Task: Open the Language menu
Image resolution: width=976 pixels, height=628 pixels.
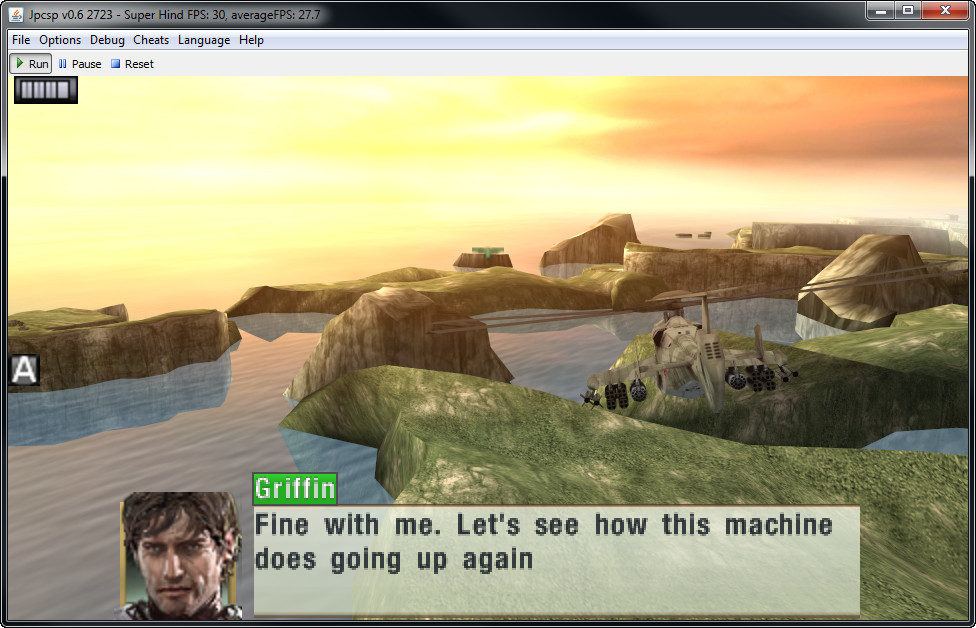Action: [204, 40]
